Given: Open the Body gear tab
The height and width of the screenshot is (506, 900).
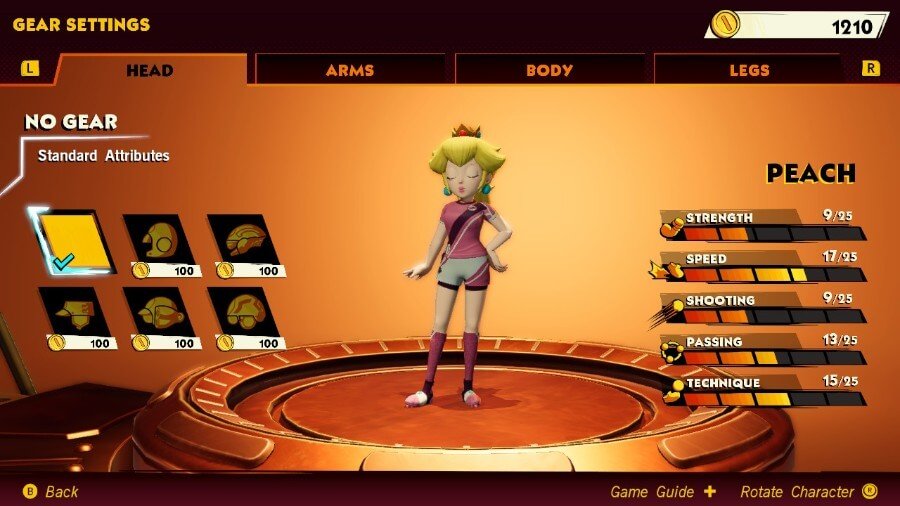Looking at the screenshot, I should tap(549, 70).
